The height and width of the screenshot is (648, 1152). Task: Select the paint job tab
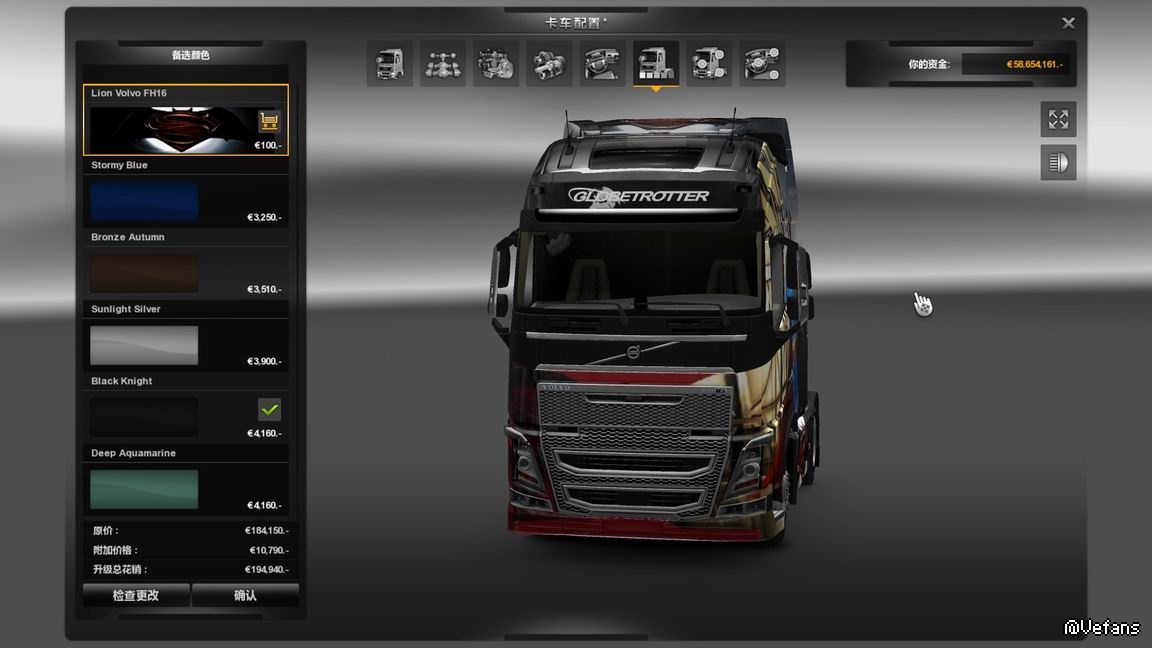click(x=656, y=64)
